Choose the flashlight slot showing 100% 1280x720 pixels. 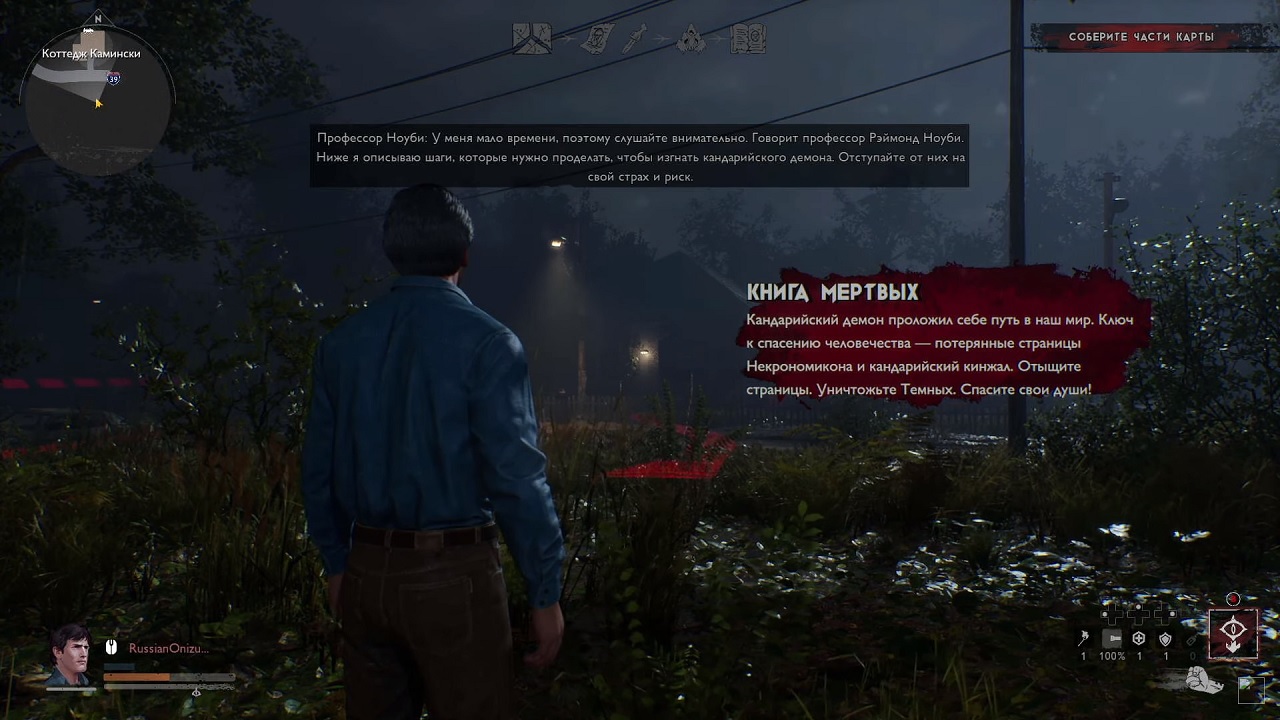[x=1112, y=639]
